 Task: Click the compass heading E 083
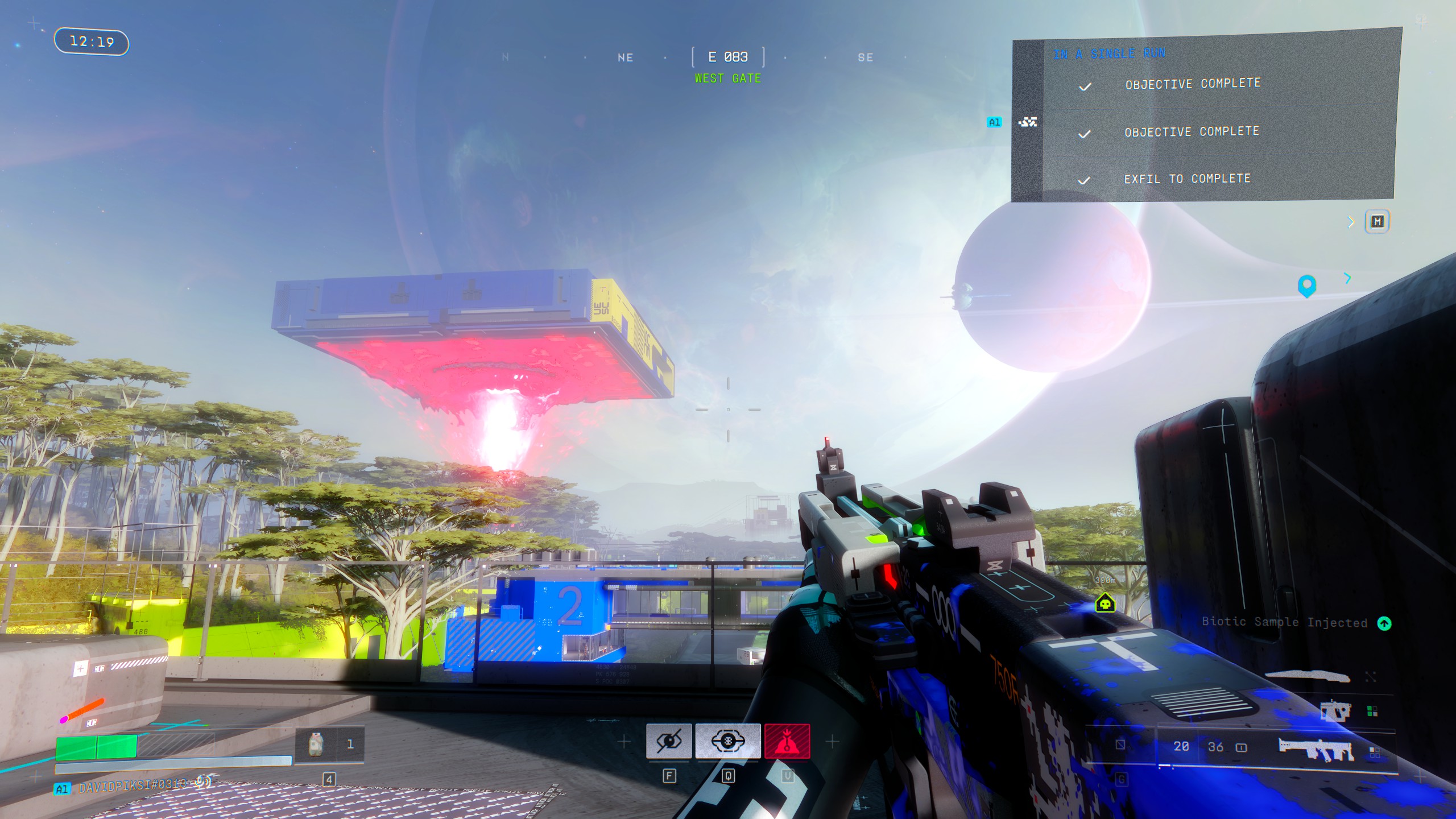[x=727, y=57]
